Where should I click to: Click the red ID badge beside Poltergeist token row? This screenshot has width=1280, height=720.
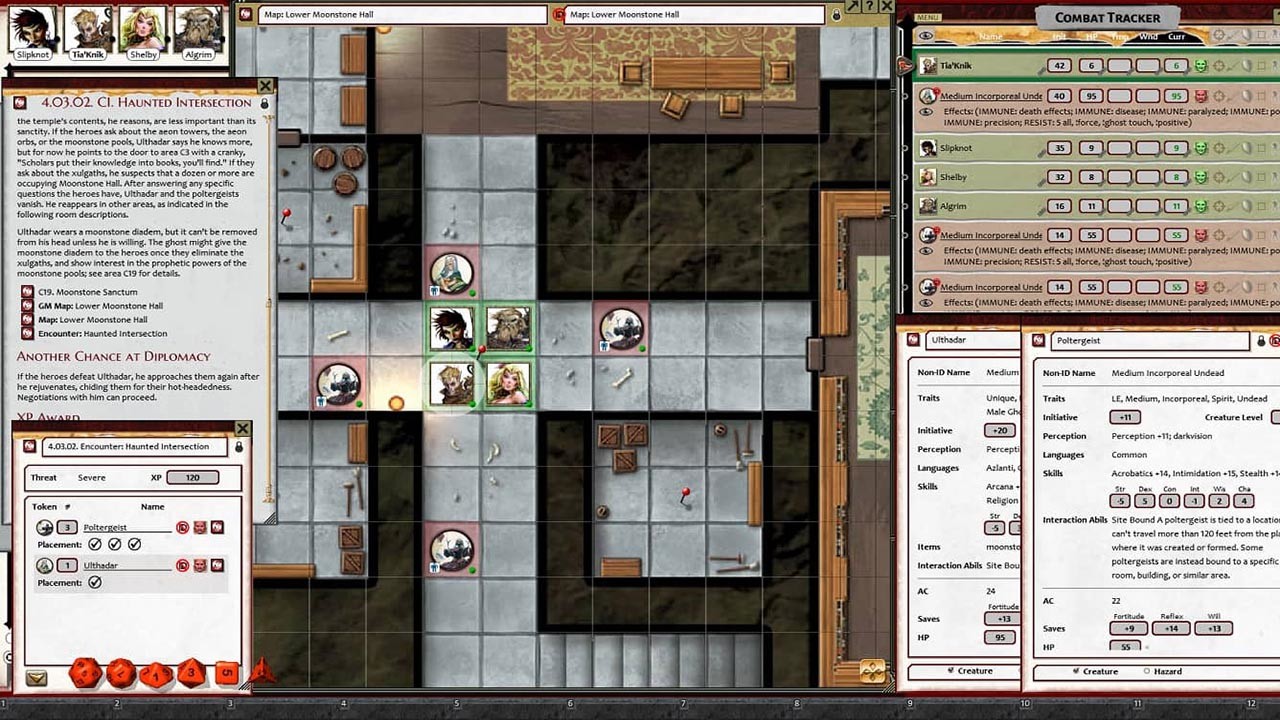pyautogui.click(x=182, y=528)
